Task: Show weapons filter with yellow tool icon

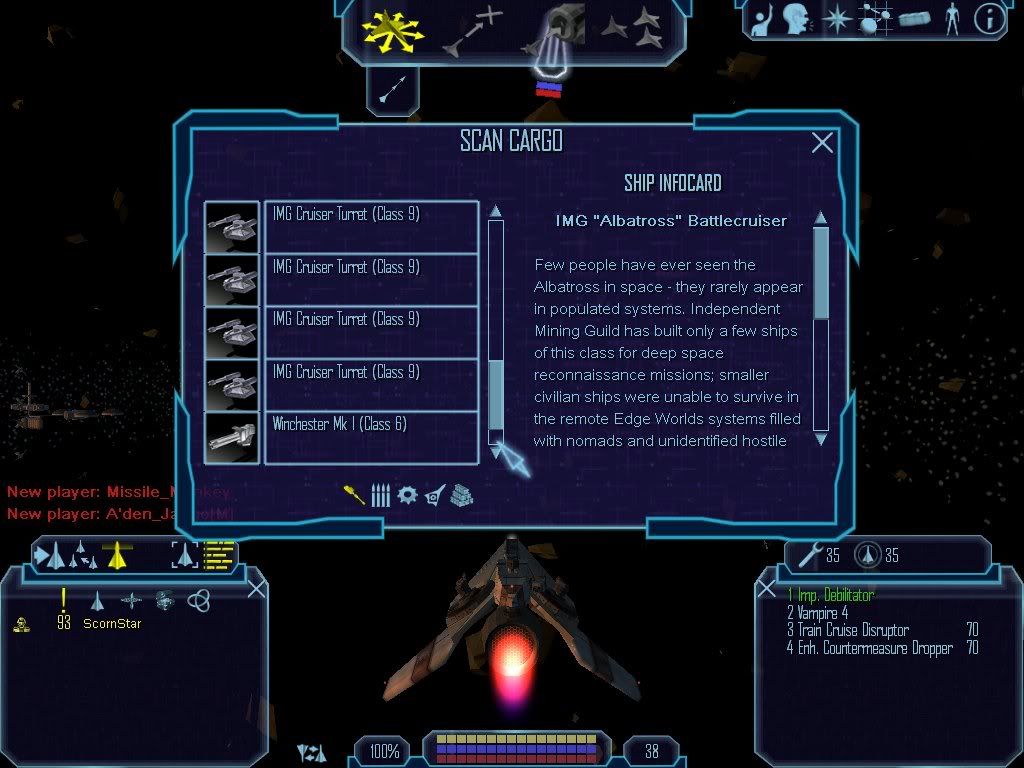Action: [x=354, y=495]
